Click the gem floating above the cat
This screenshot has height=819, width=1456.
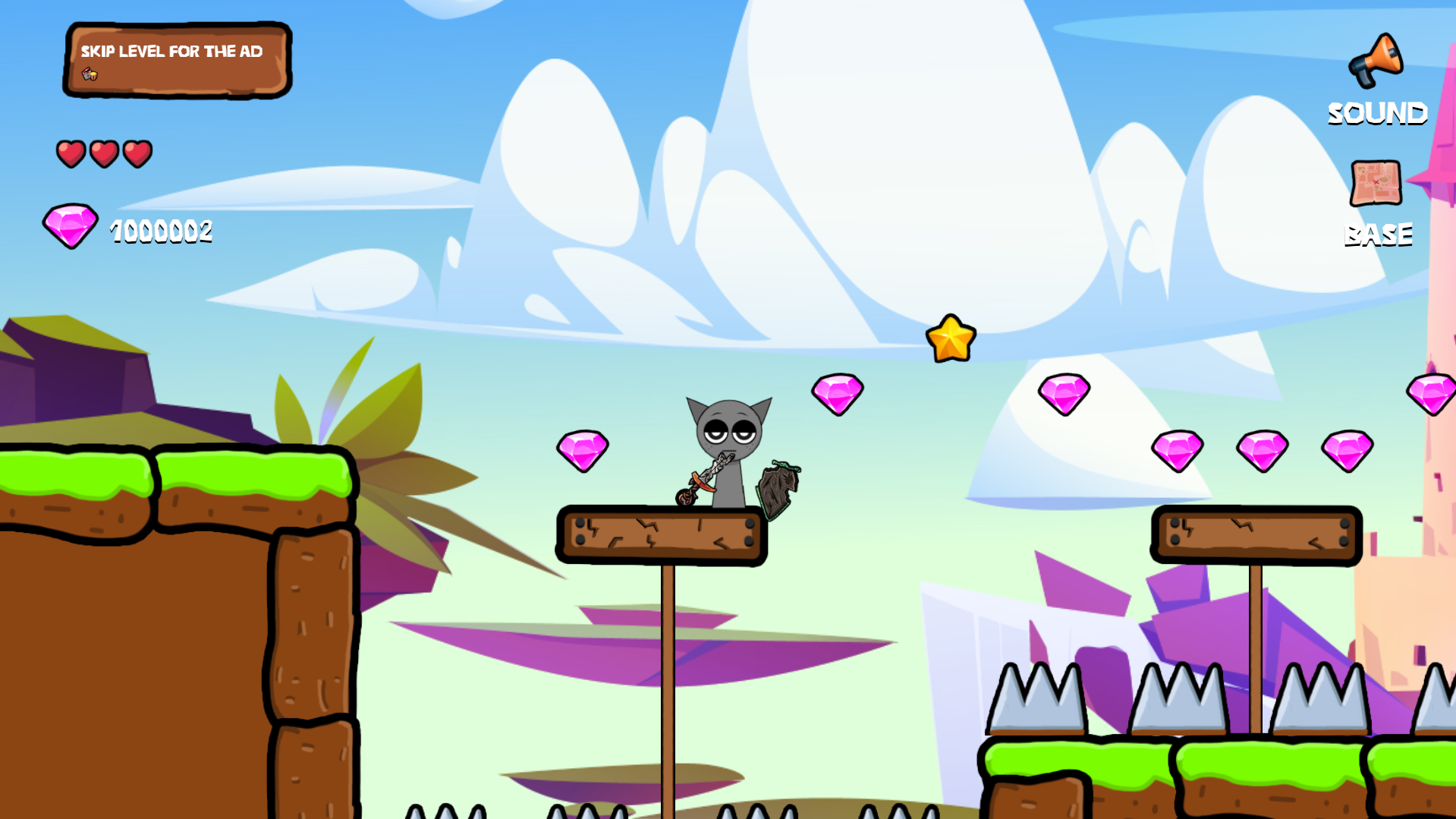pyautogui.click(x=838, y=393)
